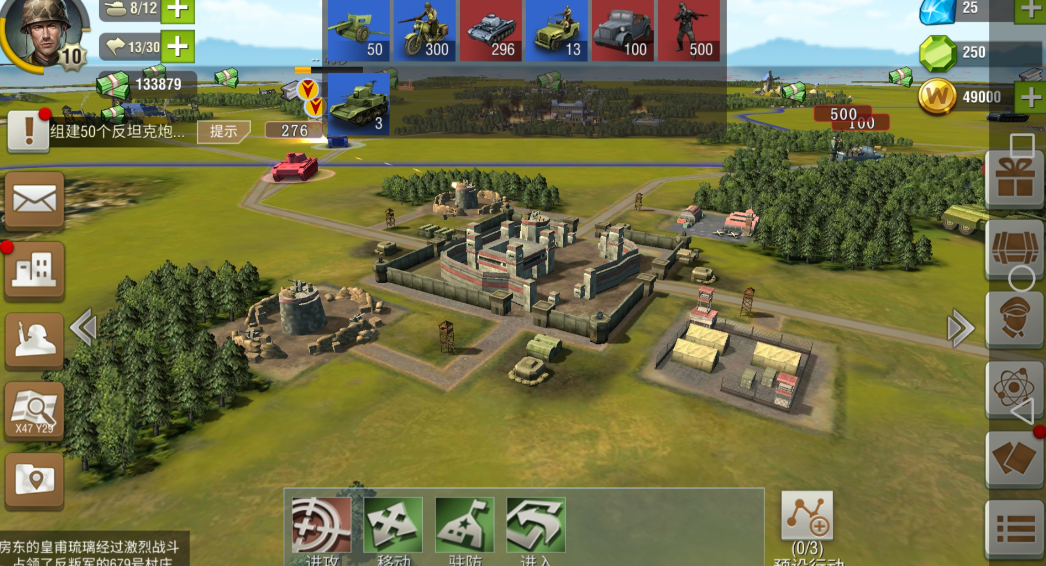This screenshot has height=566, width=1046.
Task: Open the map location bookmark button
Action: pos(35,481)
